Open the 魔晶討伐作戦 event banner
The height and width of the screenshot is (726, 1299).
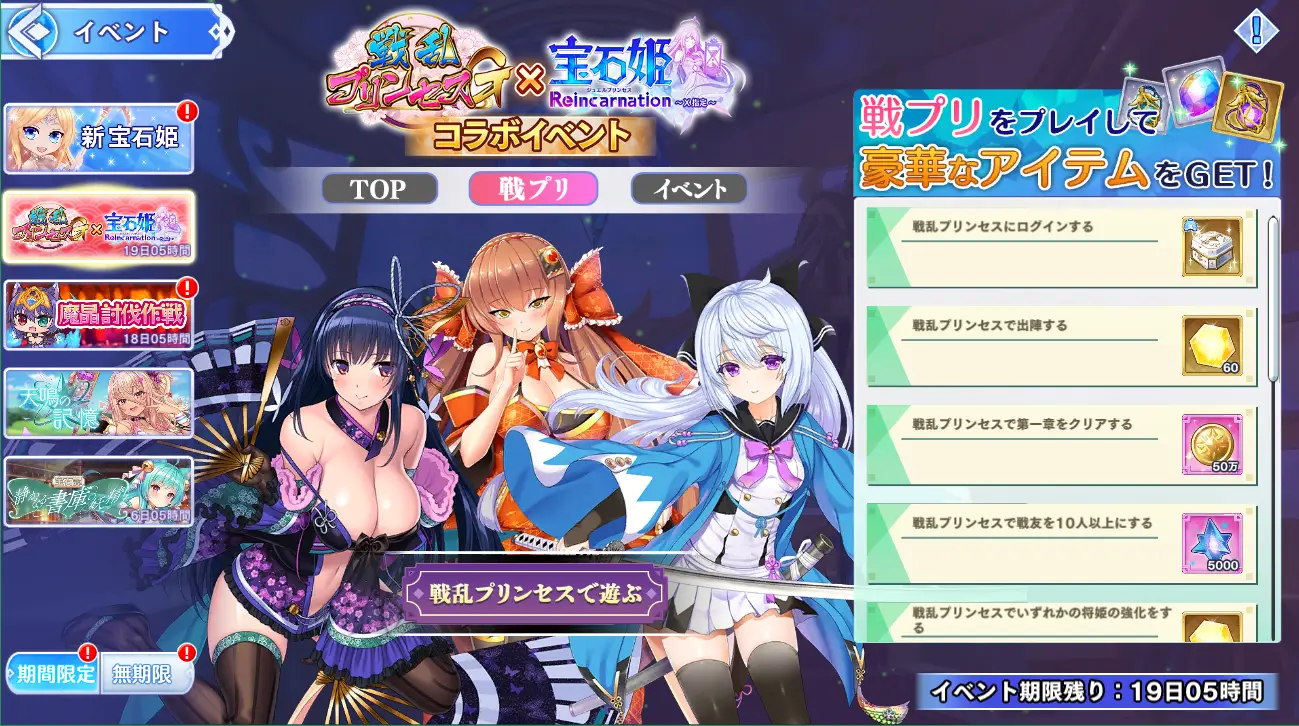[x=98, y=314]
